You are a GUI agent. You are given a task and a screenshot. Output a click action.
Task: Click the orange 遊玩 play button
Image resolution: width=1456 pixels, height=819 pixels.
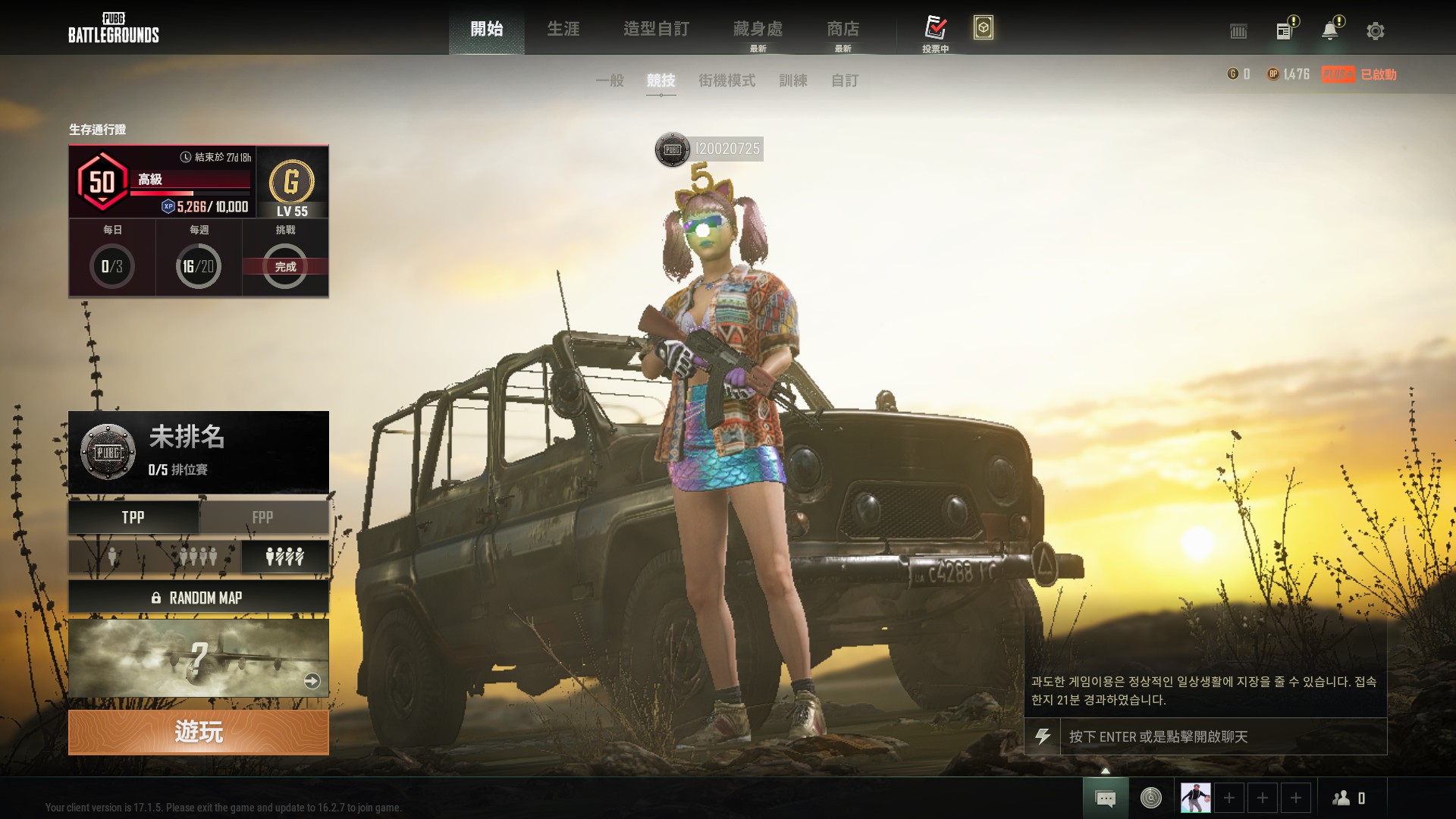pyautogui.click(x=198, y=732)
